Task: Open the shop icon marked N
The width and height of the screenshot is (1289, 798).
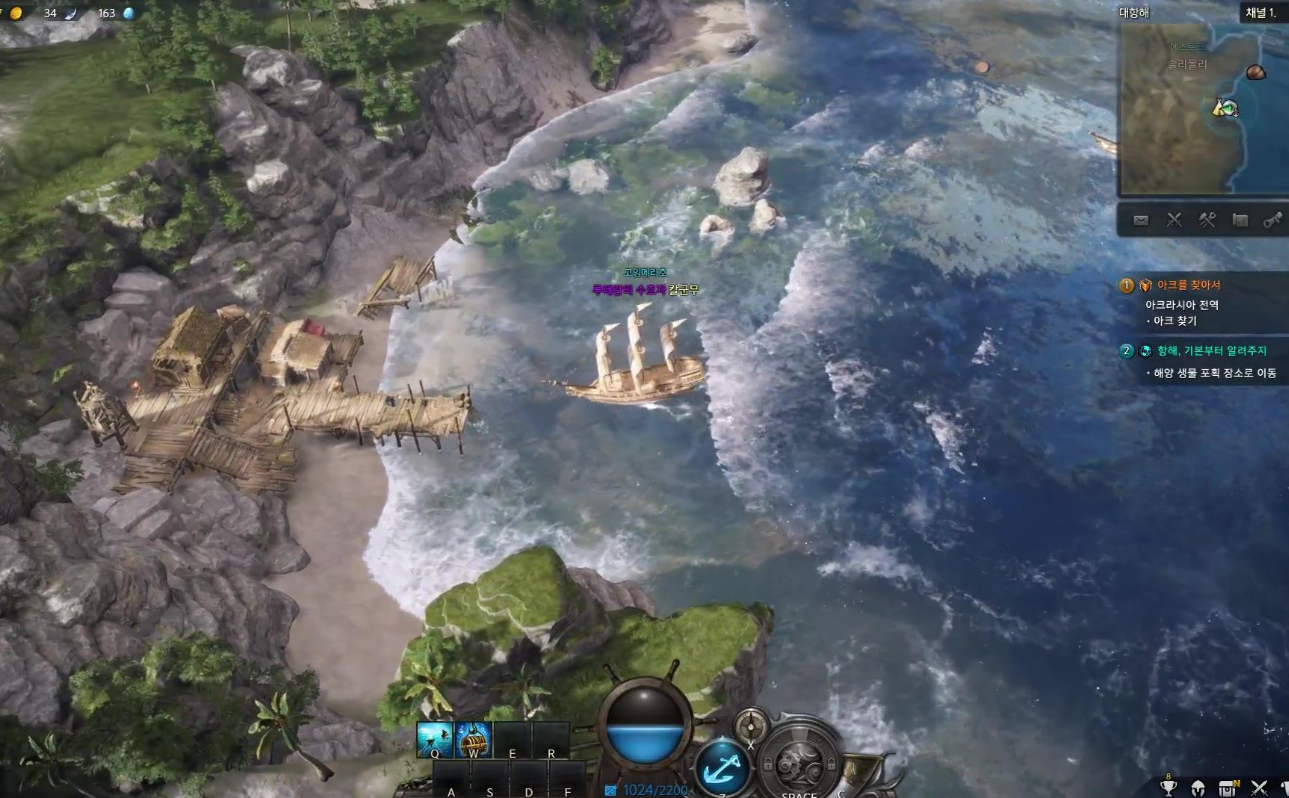Action: click(x=1228, y=787)
